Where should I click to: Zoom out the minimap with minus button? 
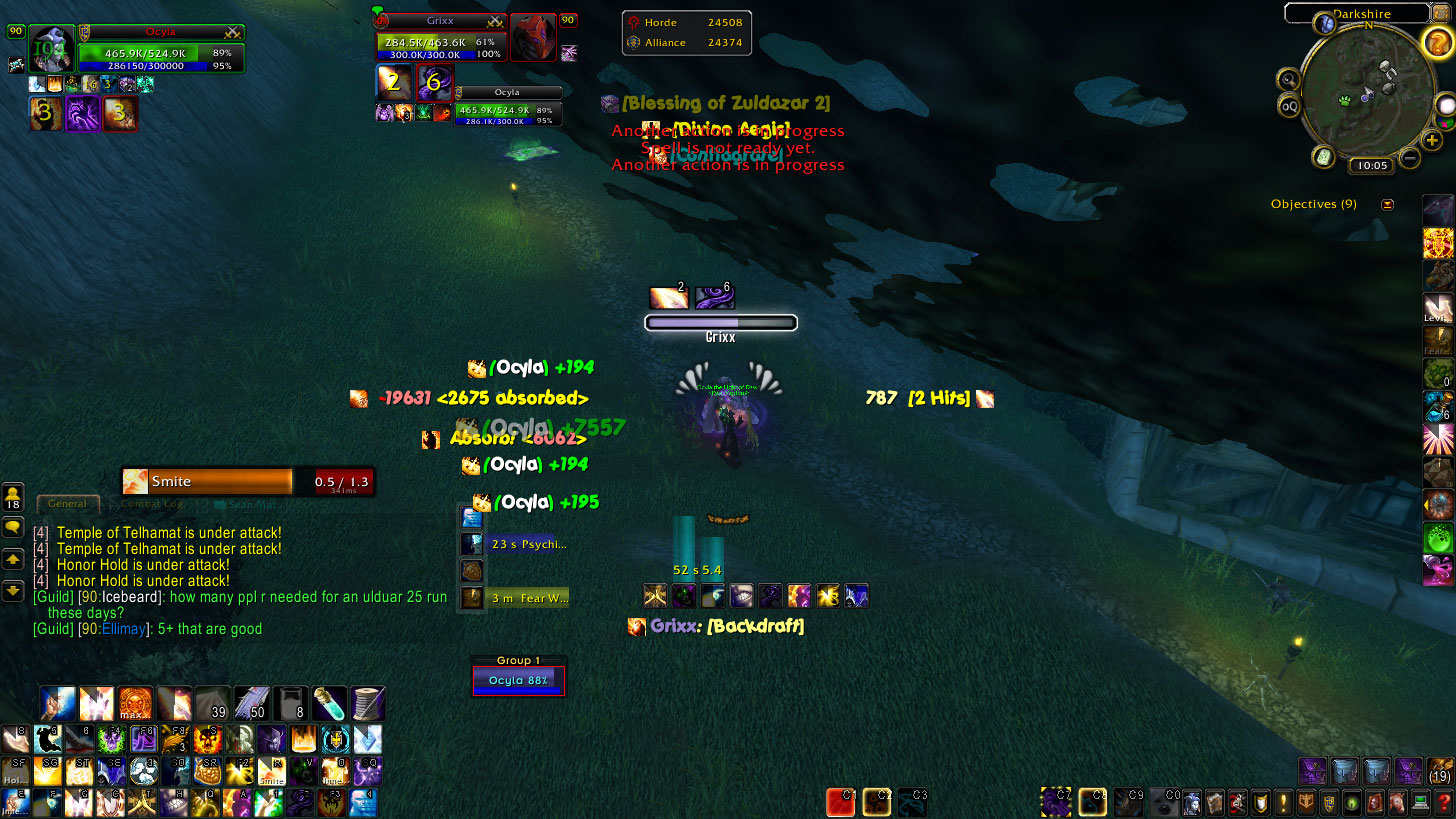point(1410,157)
